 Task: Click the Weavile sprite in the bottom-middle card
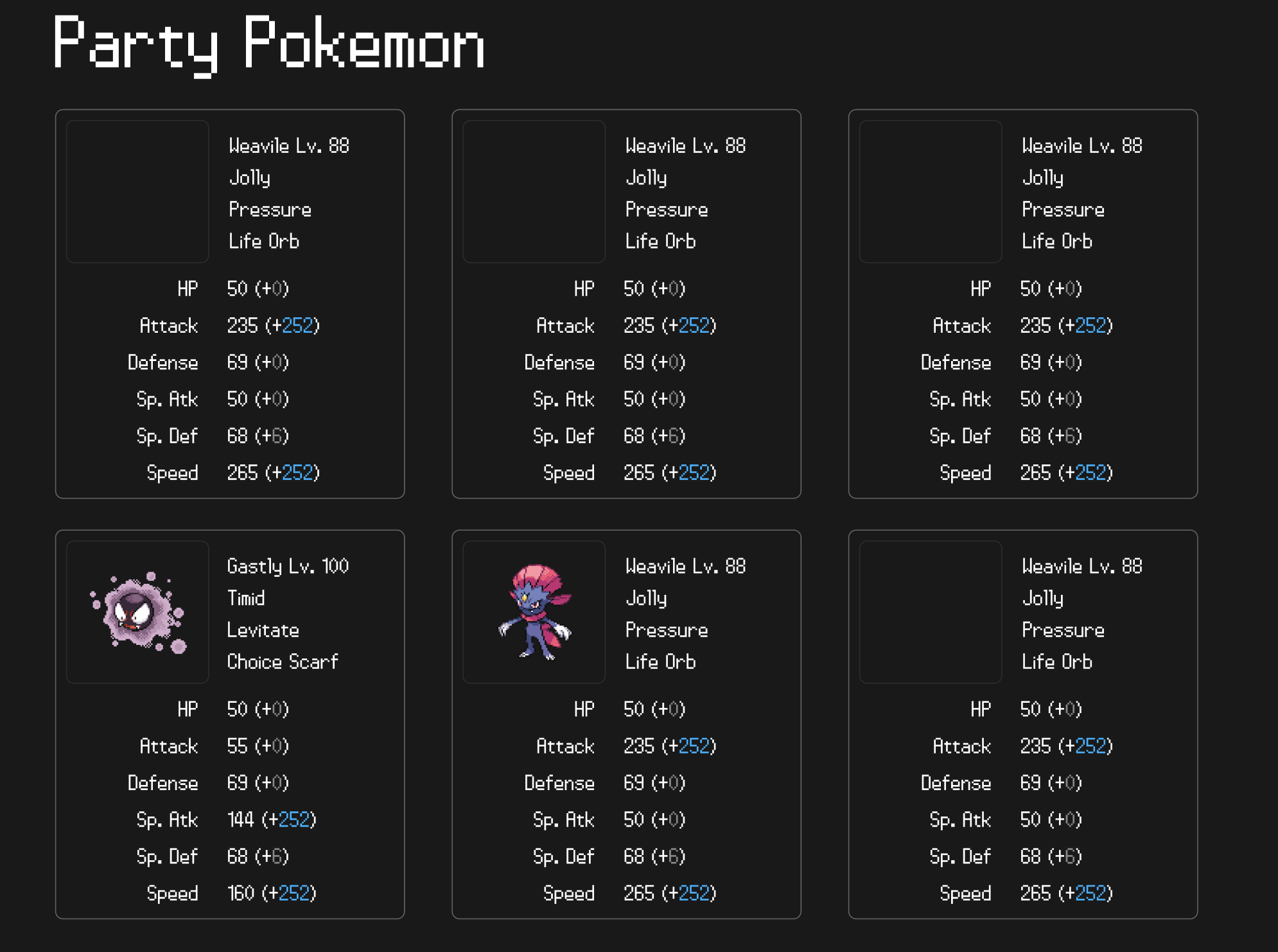pos(534,612)
